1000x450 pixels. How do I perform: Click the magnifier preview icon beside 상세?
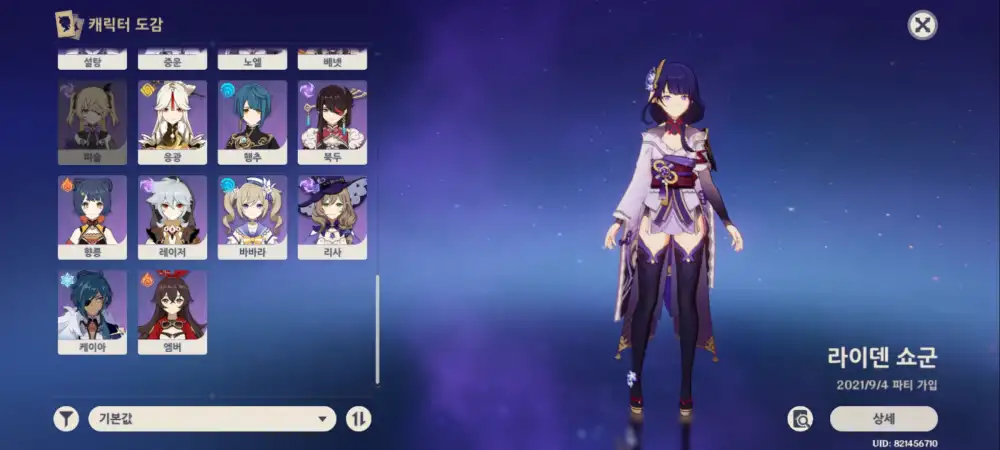(800, 419)
